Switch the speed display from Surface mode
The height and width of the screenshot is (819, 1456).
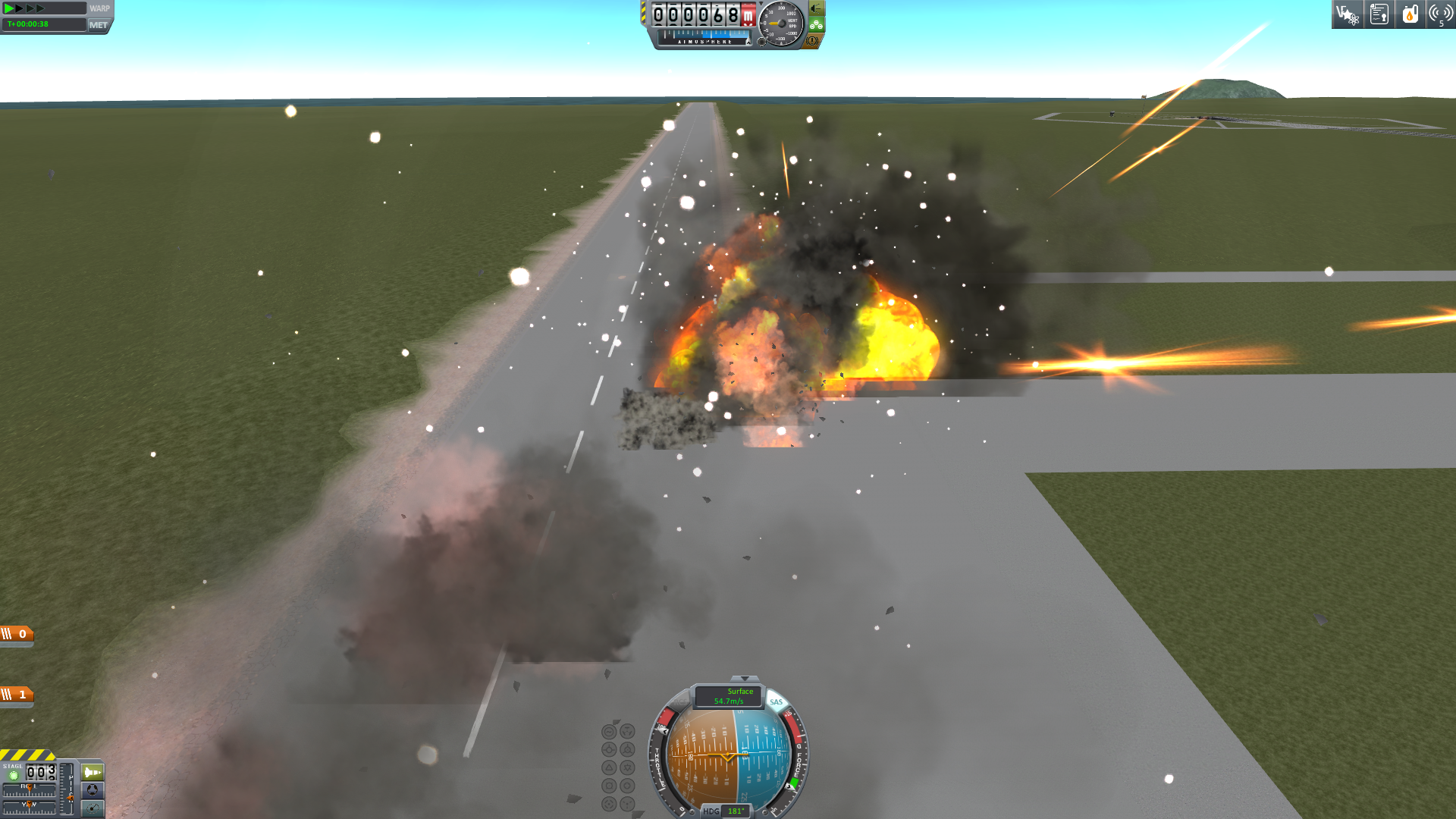[x=728, y=695]
